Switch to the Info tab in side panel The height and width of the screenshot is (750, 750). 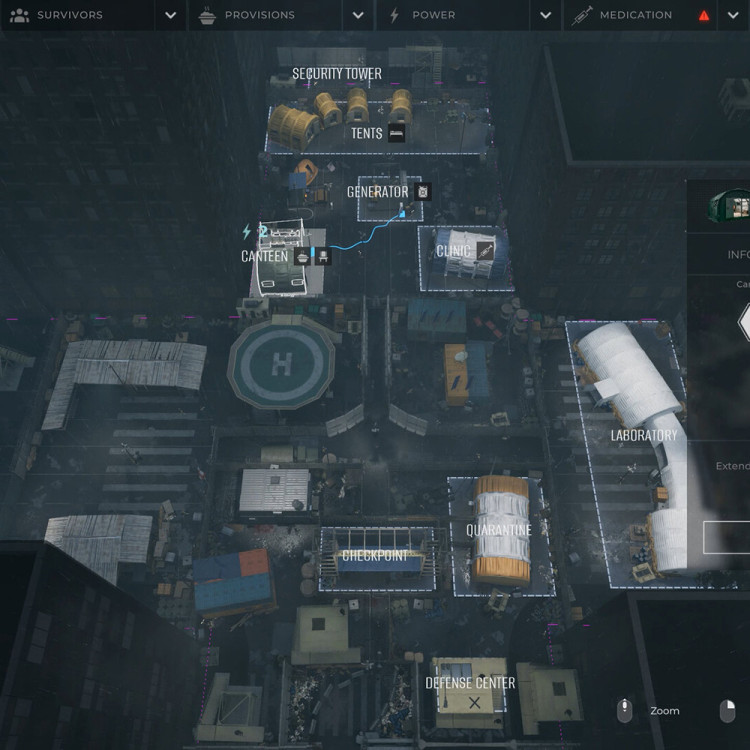point(738,255)
